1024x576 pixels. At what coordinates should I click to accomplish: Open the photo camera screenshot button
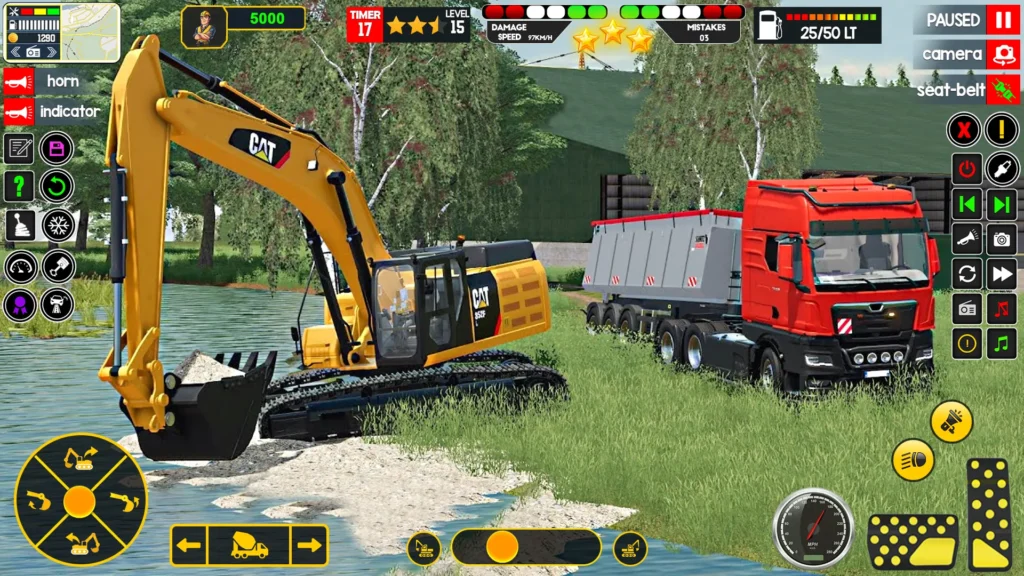[1001, 238]
